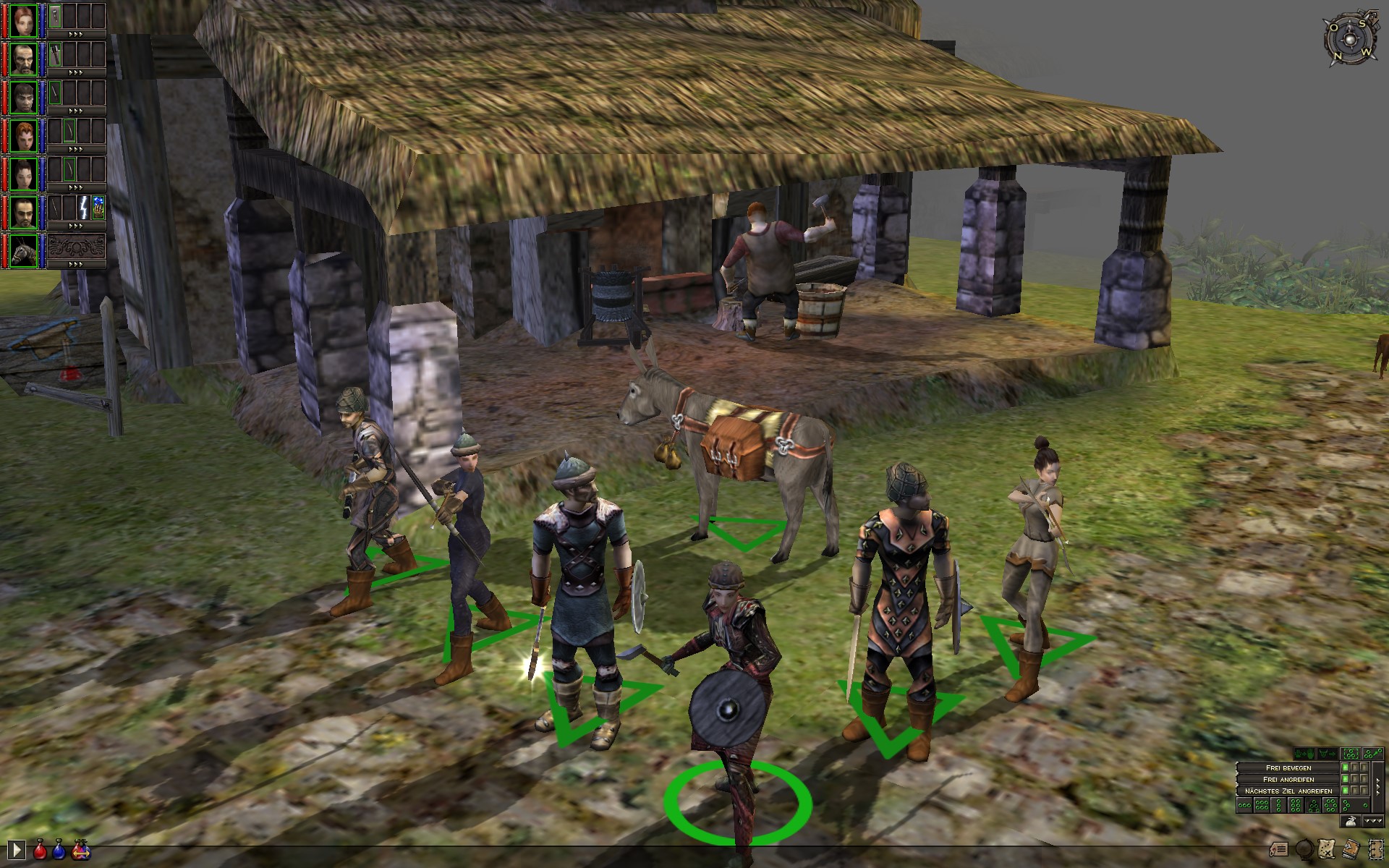Open the journal book icon
This screenshot has height=868, width=1389.
click(1350, 849)
